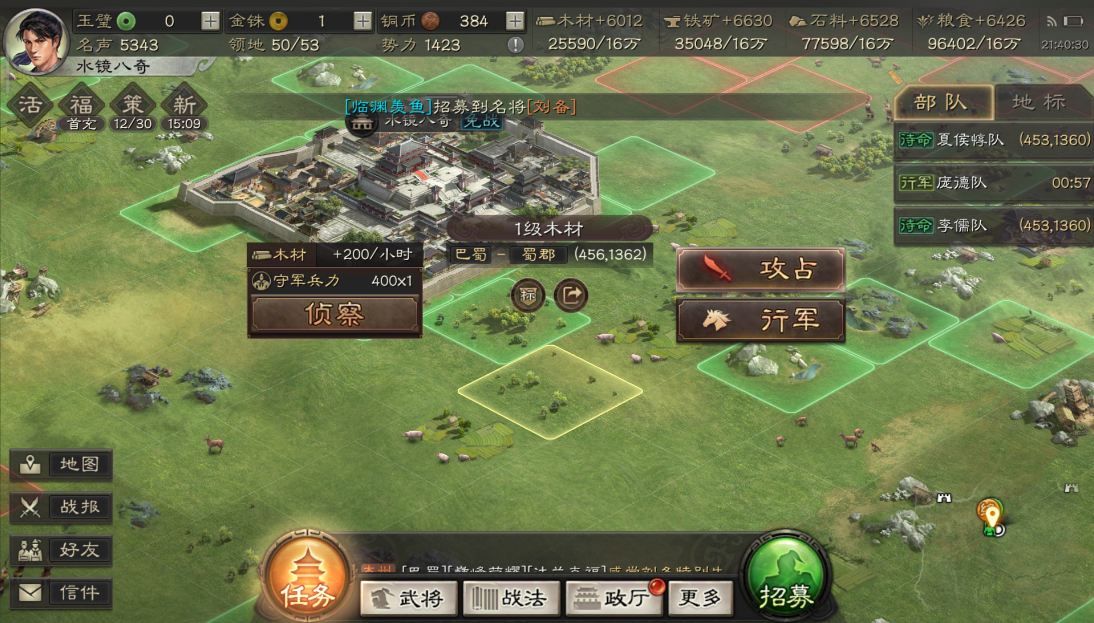Viewport: 1094px width, 623px height.
Task: Switch to the 地标 landmarks tab
Action: [x=1039, y=102]
